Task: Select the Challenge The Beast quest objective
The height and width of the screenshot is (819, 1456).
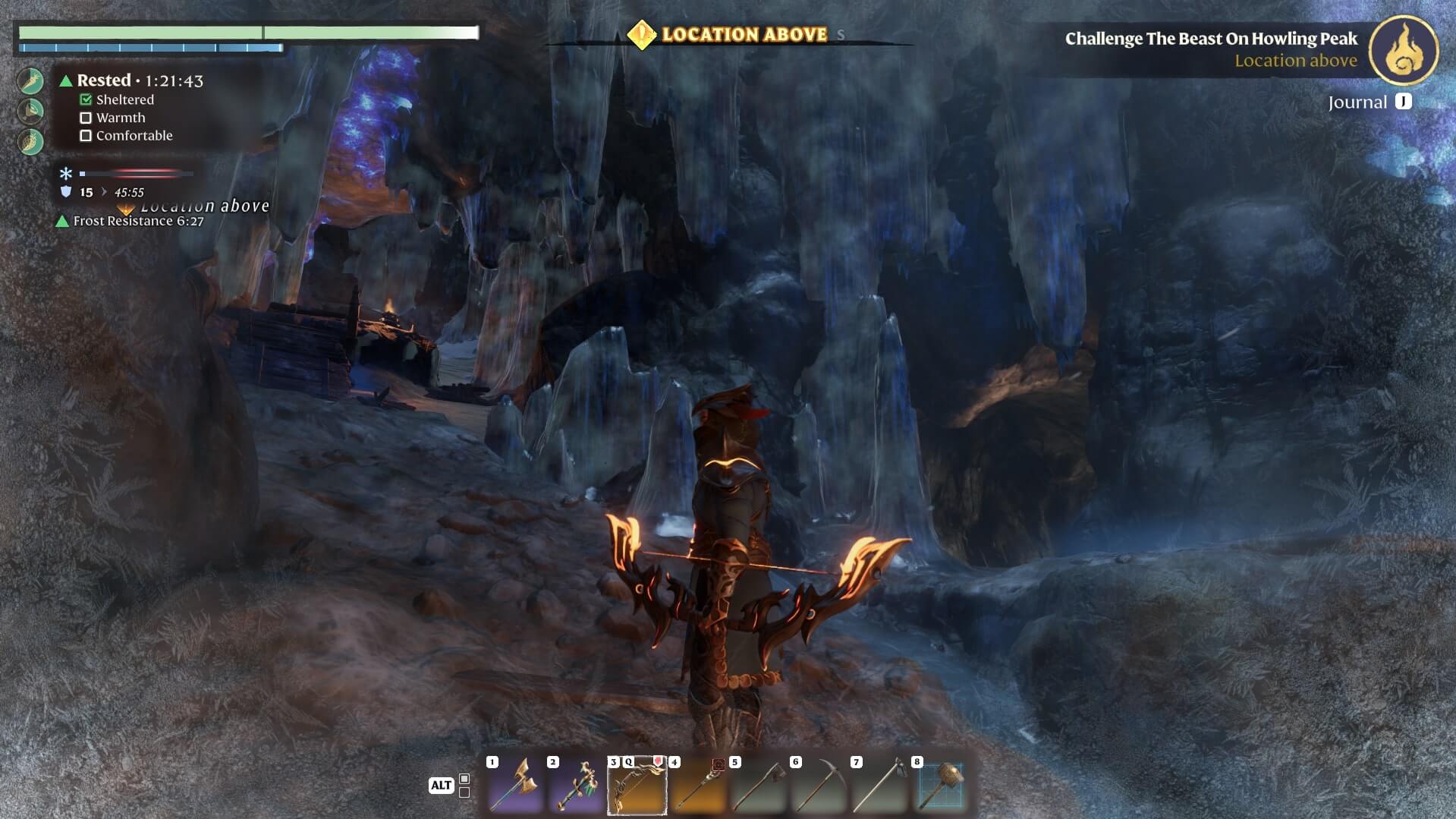Action: coord(1210,39)
